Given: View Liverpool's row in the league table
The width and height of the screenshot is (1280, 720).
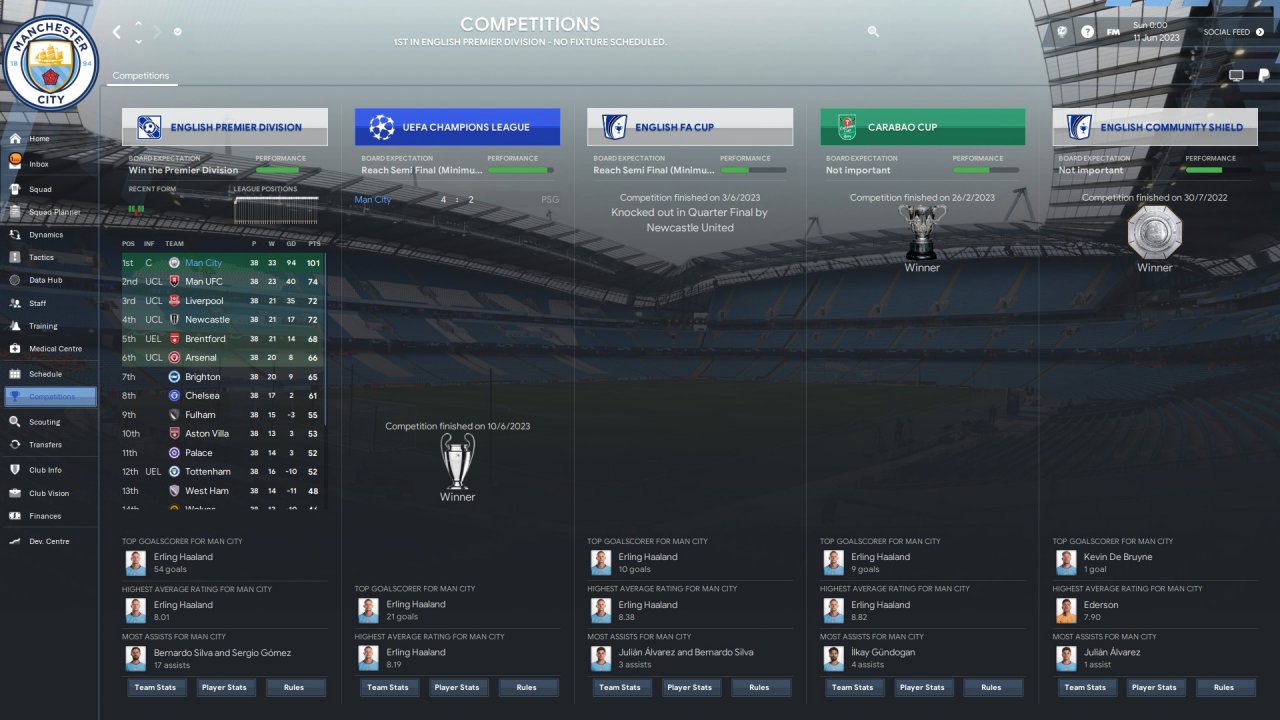Looking at the screenshot, I should (x=224, y=301).
